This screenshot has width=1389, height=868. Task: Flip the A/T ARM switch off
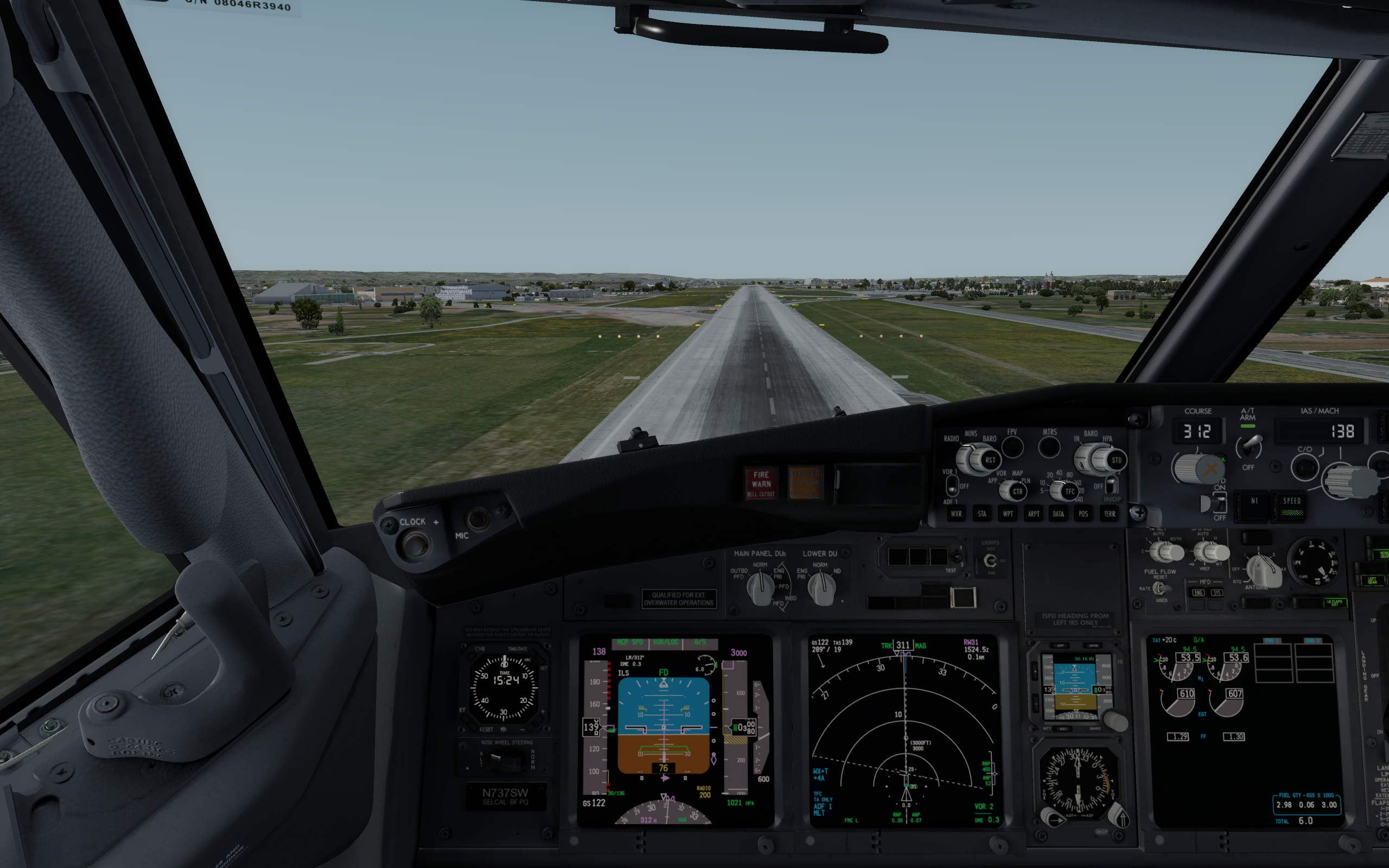1250,446
